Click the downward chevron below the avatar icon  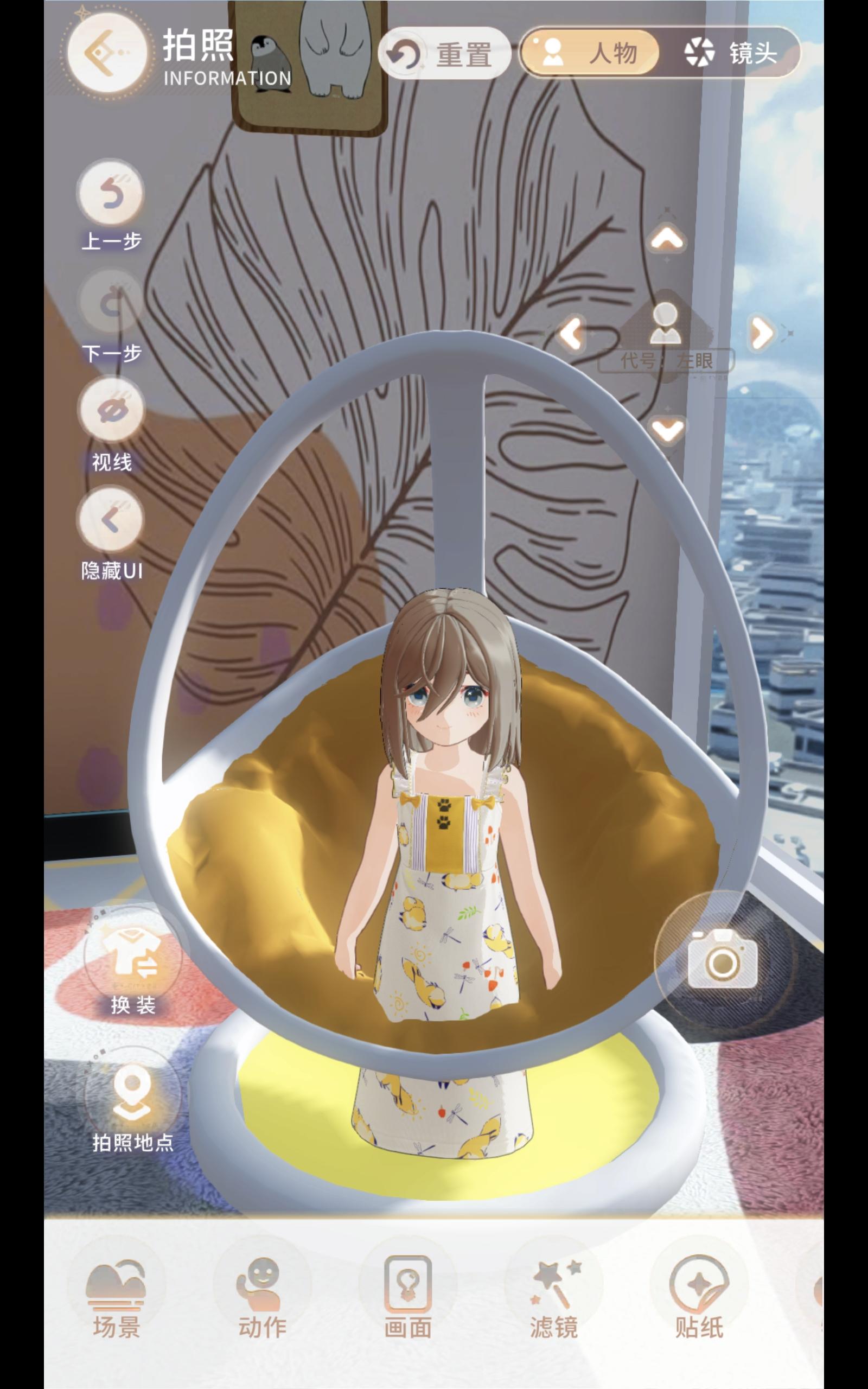pyautogui.click(x=668, y=430)
